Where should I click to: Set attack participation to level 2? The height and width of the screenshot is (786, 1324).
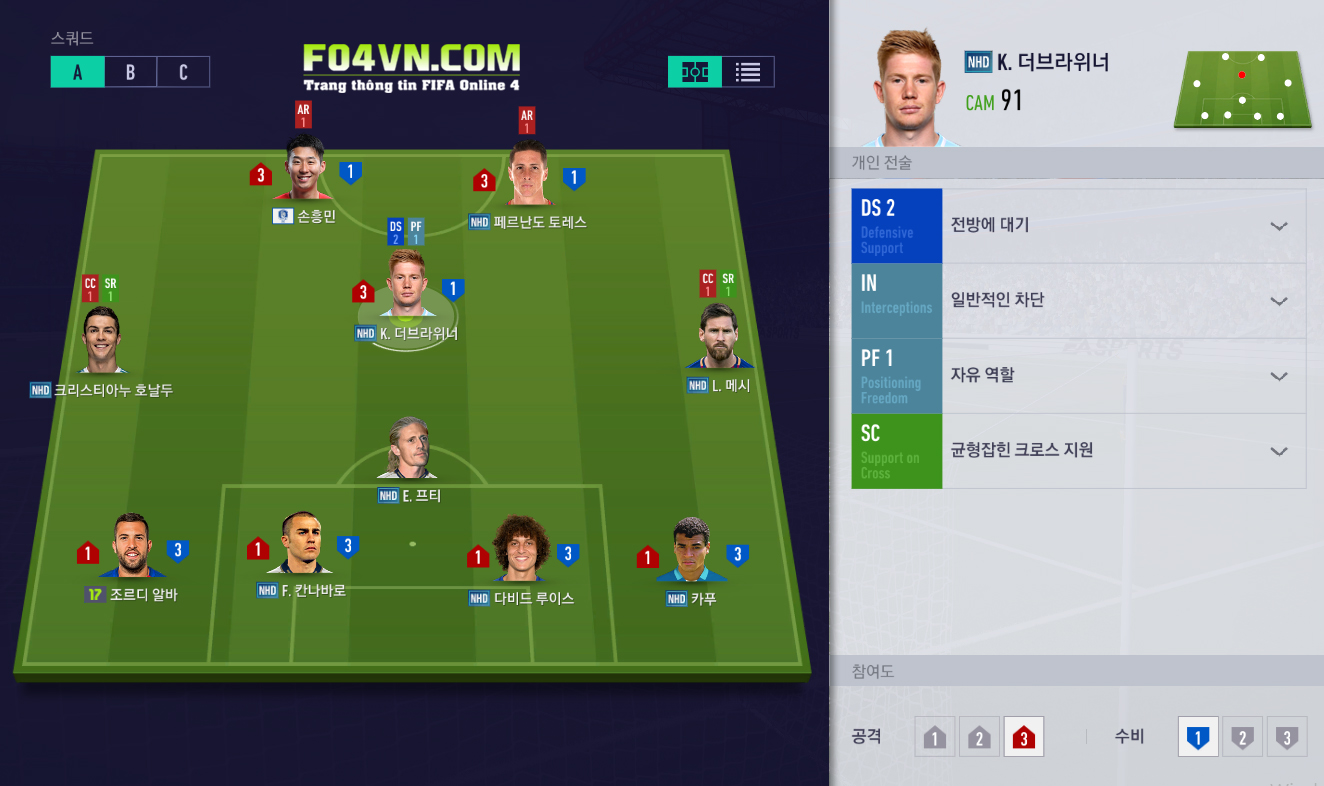click(x=979, y=738)
